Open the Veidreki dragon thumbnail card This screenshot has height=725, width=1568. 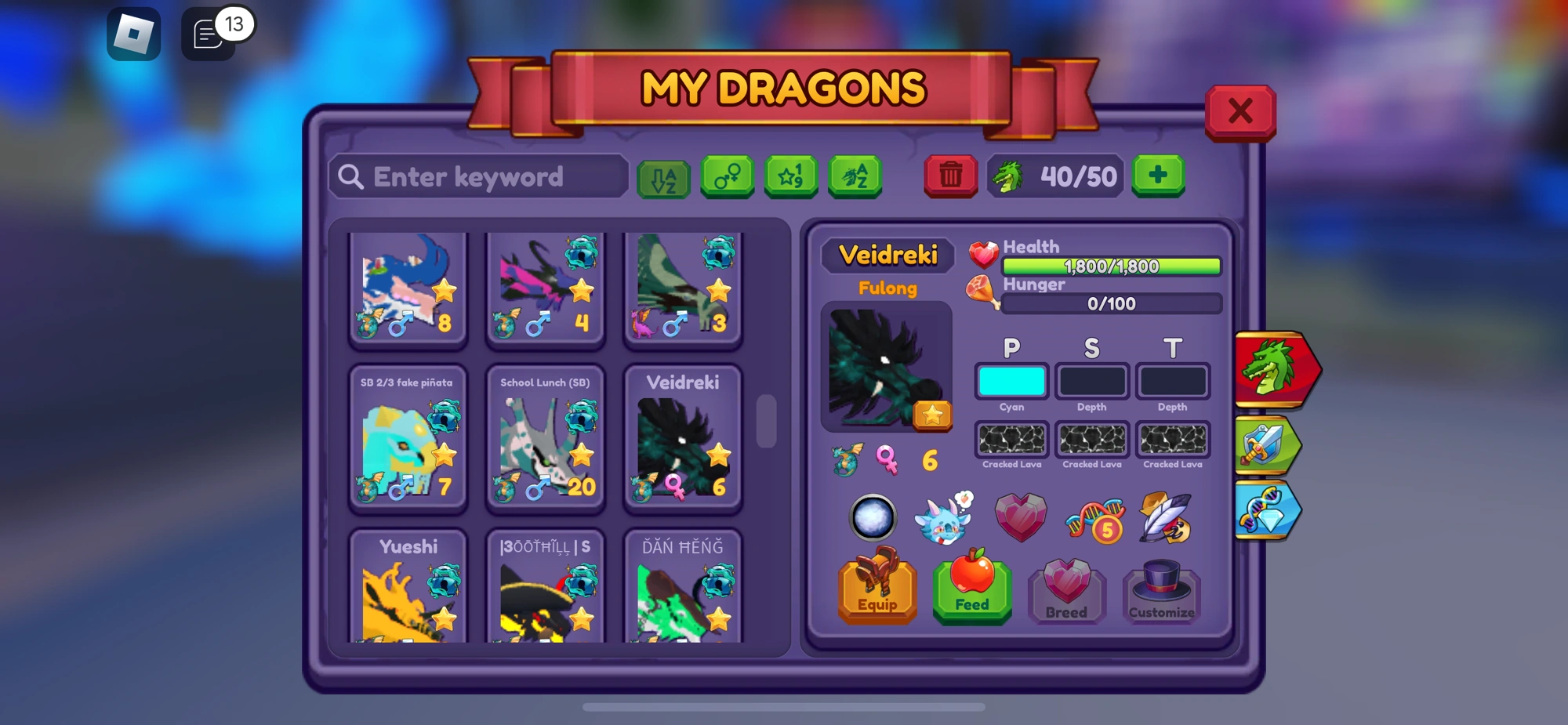pyautogui.click(x=682, y=439)
